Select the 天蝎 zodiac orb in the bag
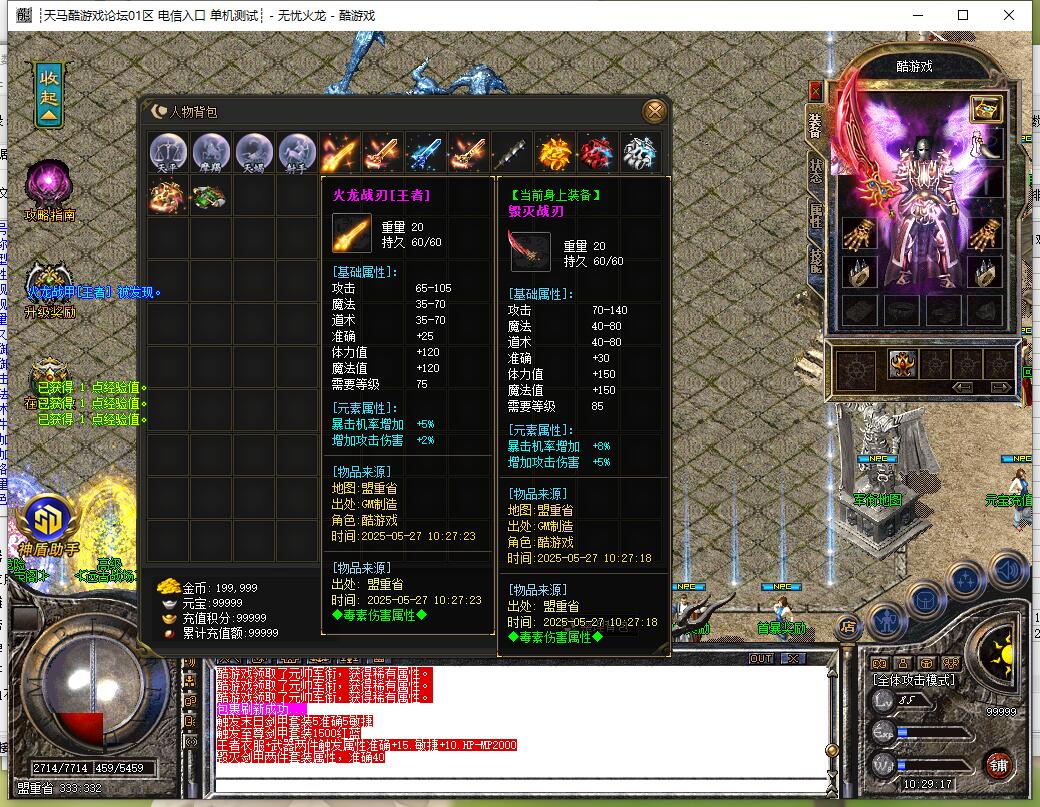1040x807 pixels. tap(254, 153)
